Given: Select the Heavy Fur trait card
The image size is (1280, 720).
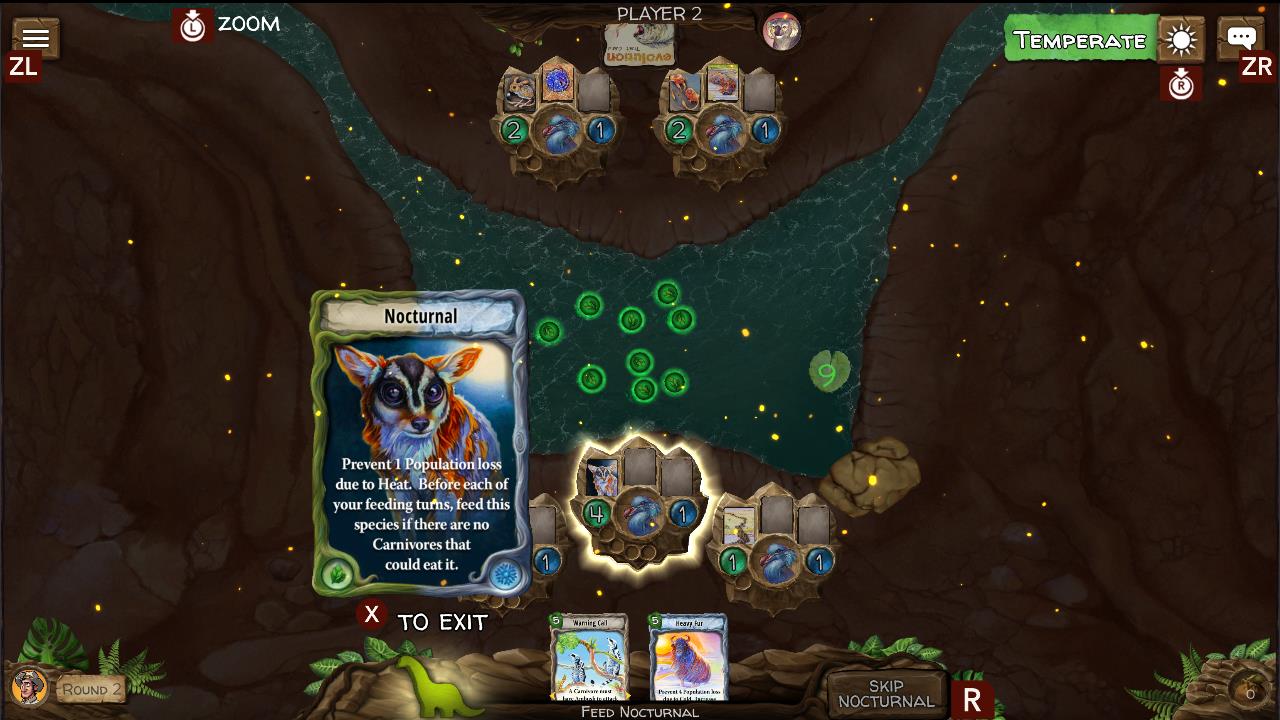Looking at the screenshot, I should tap(686, 658).
